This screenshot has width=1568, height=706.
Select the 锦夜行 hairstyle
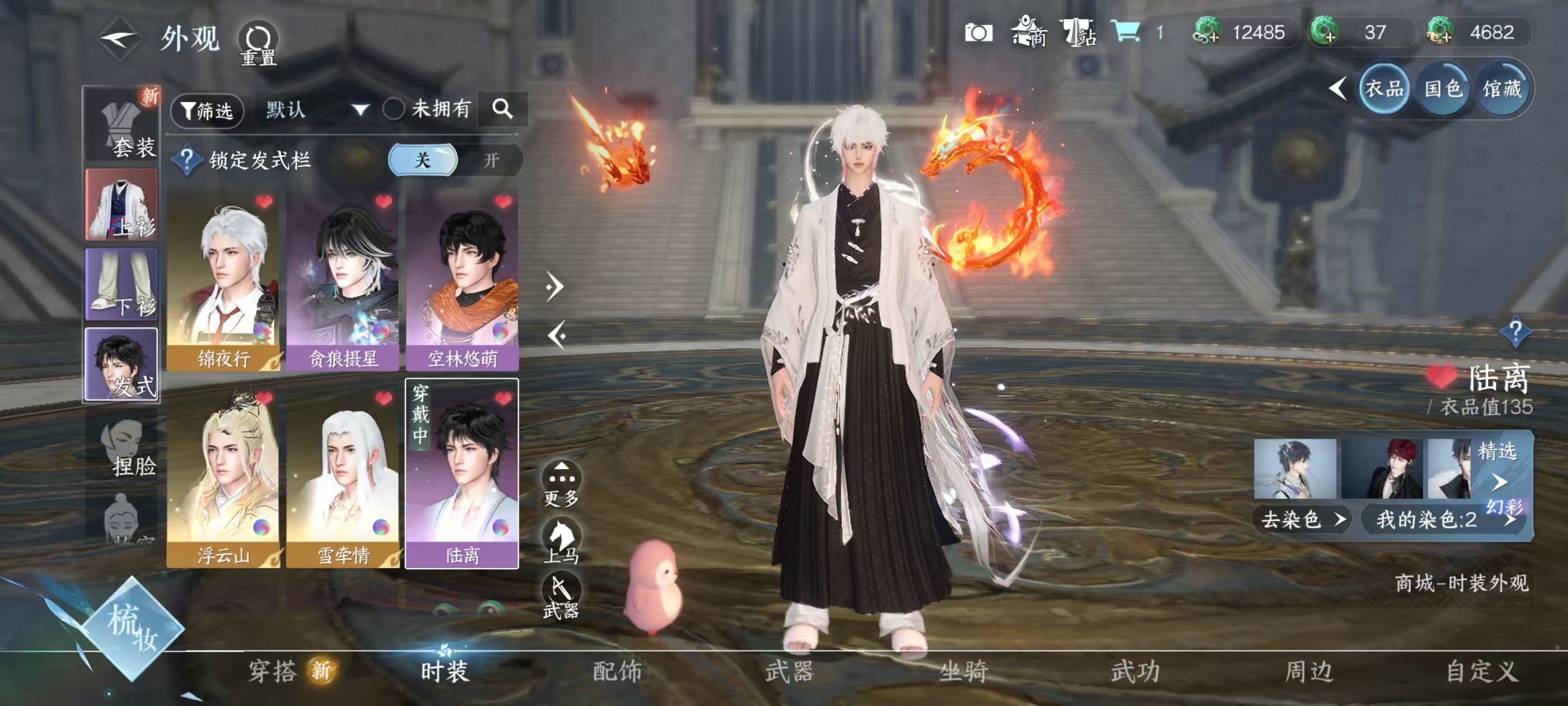(x=223, y=281)
